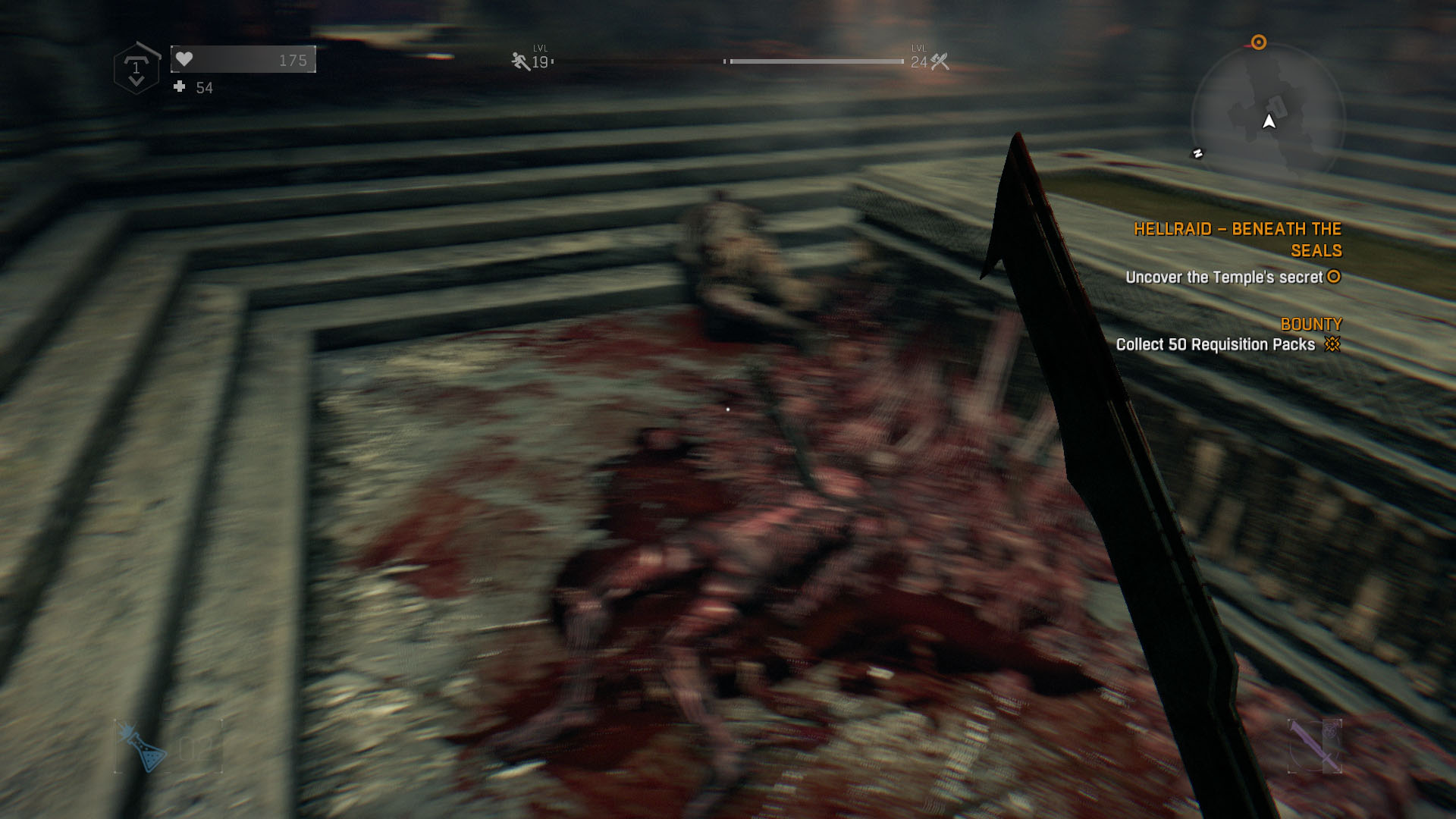Select the Hellraid – Beneath the Seals quest tracker

(1237, 239)
